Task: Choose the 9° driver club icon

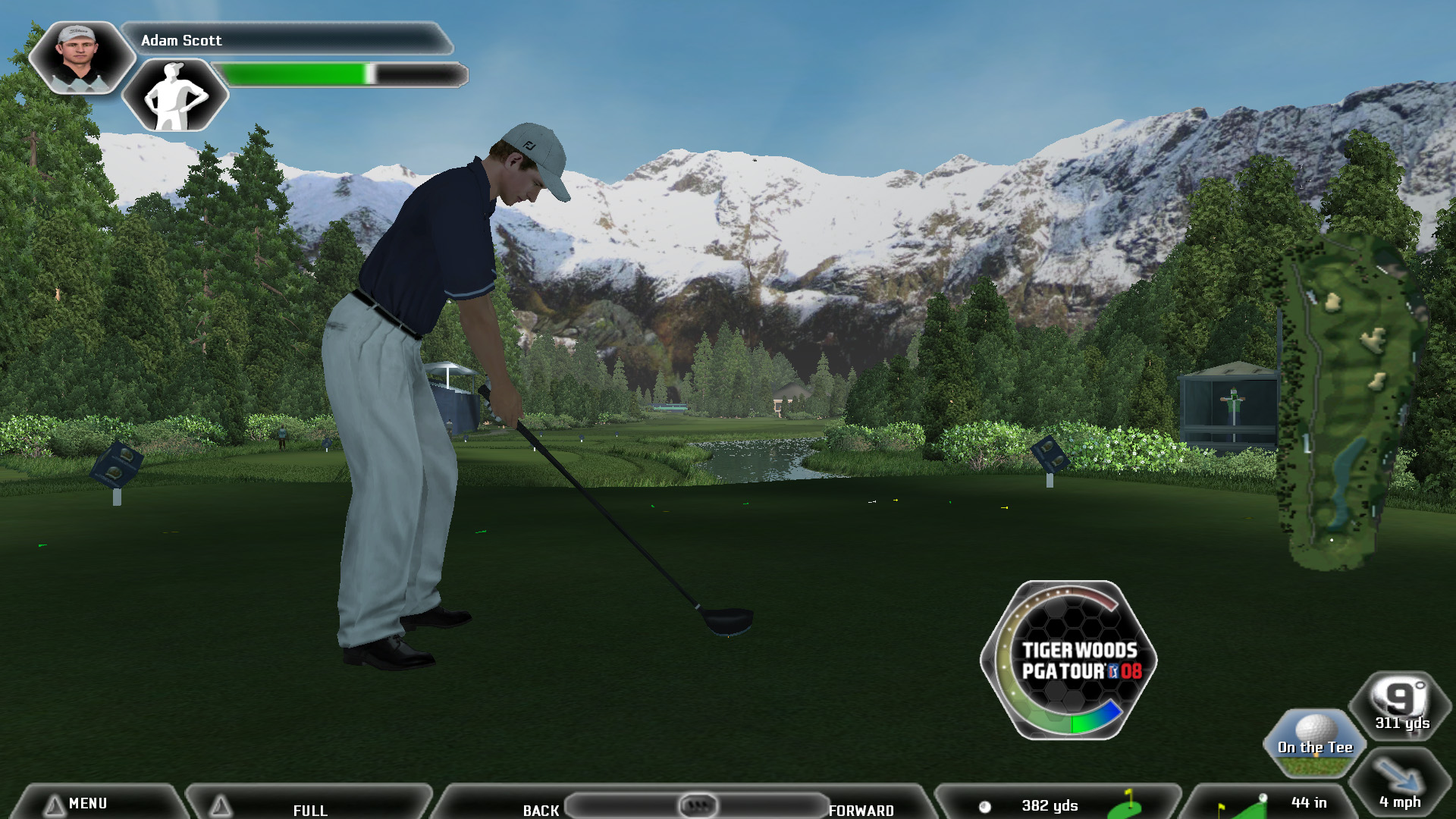Action: point(1401,705)
